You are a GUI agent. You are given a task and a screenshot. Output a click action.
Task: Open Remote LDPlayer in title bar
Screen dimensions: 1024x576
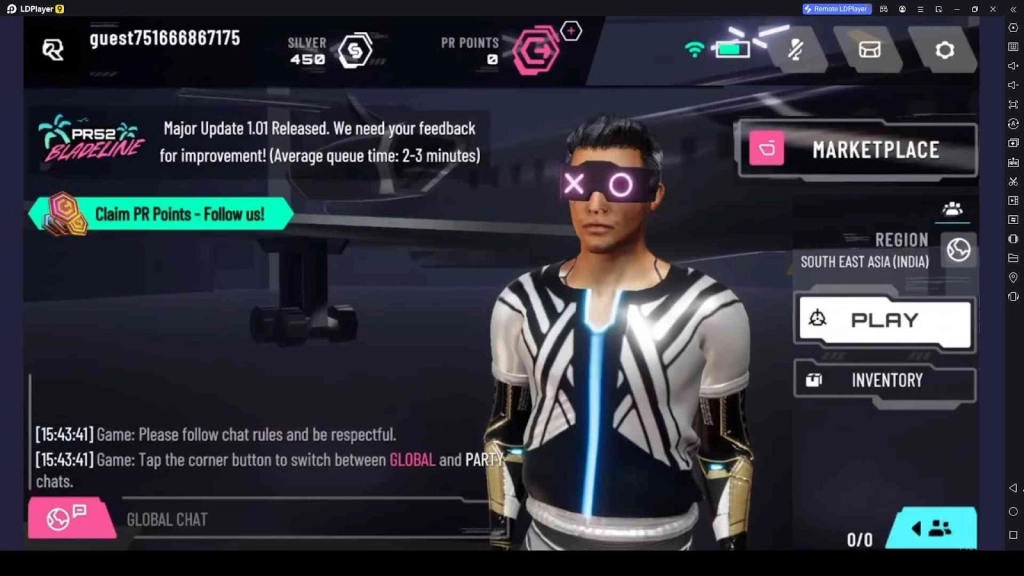coord(837,9)
